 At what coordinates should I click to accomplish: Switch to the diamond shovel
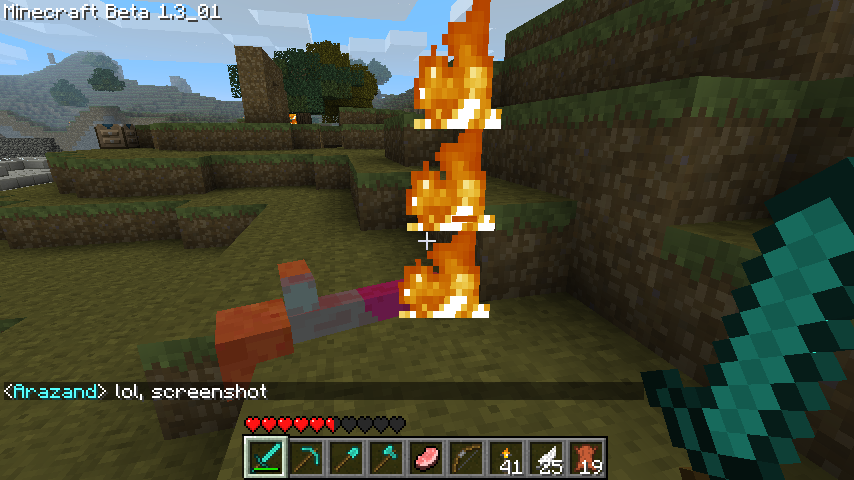tap(345, 458)
